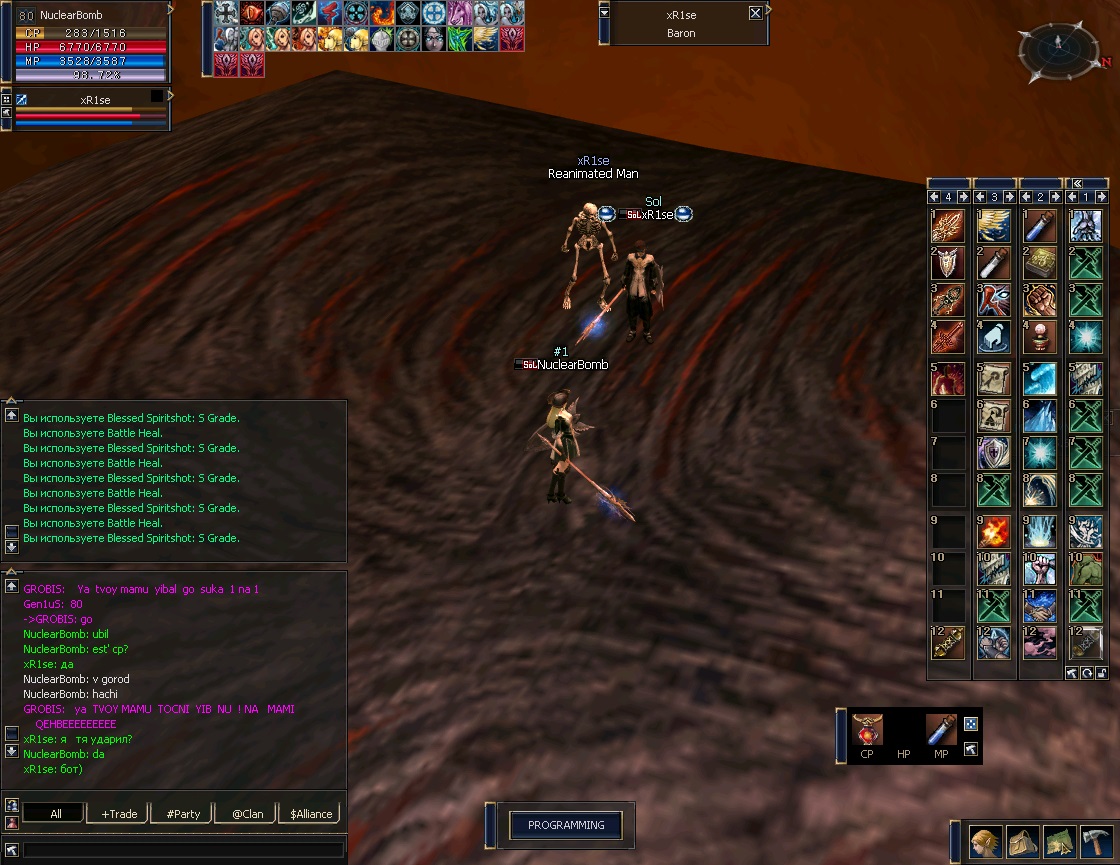Select the $Alliance chat tab

coord(310,813)
